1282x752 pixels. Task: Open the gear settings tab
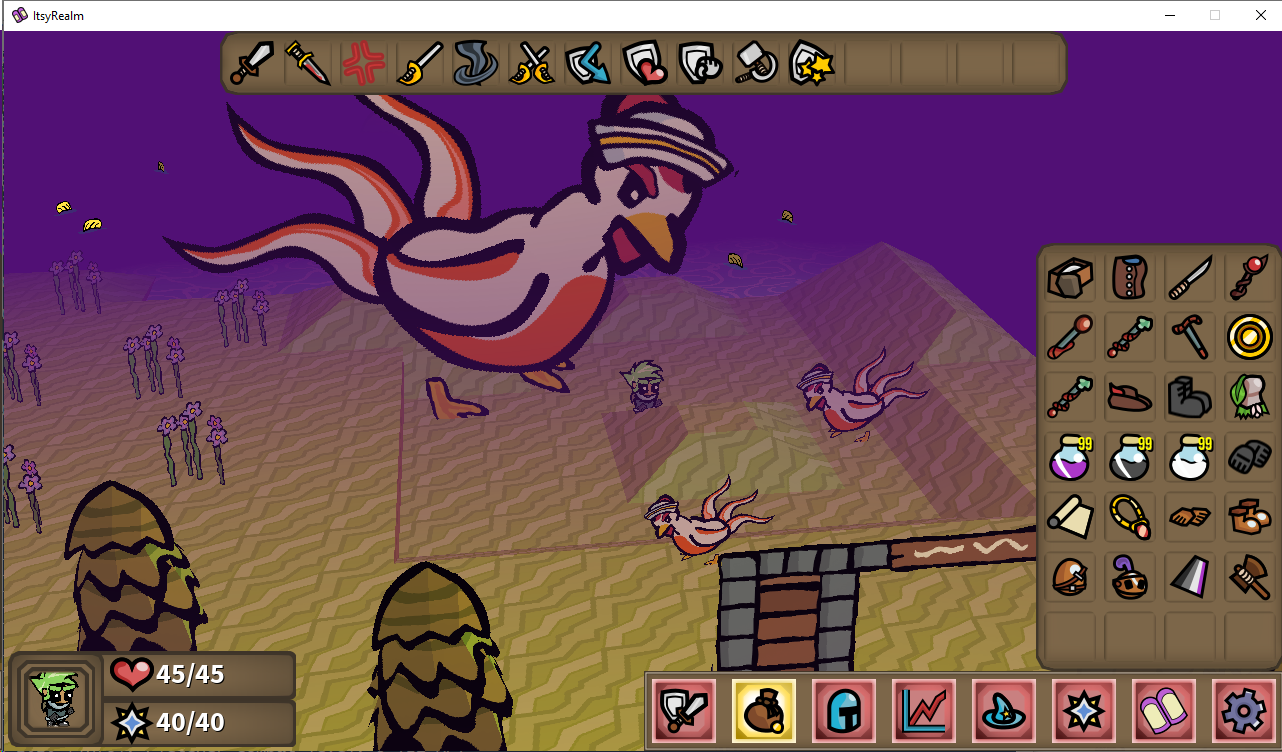[1244, 711]
